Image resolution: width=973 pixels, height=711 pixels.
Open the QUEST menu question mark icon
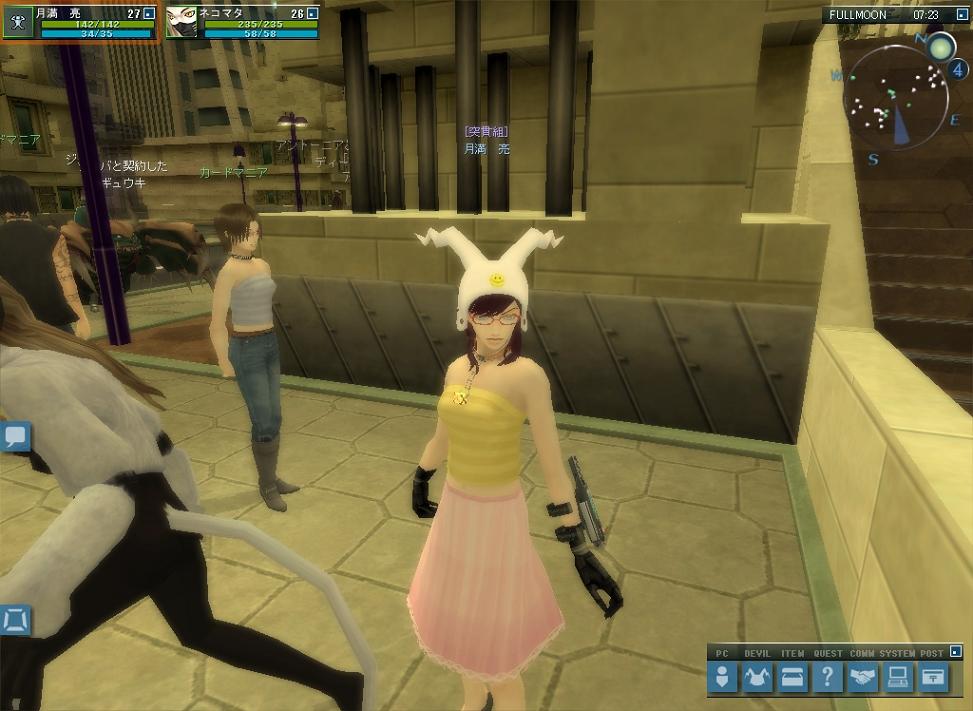pos(827,678)
